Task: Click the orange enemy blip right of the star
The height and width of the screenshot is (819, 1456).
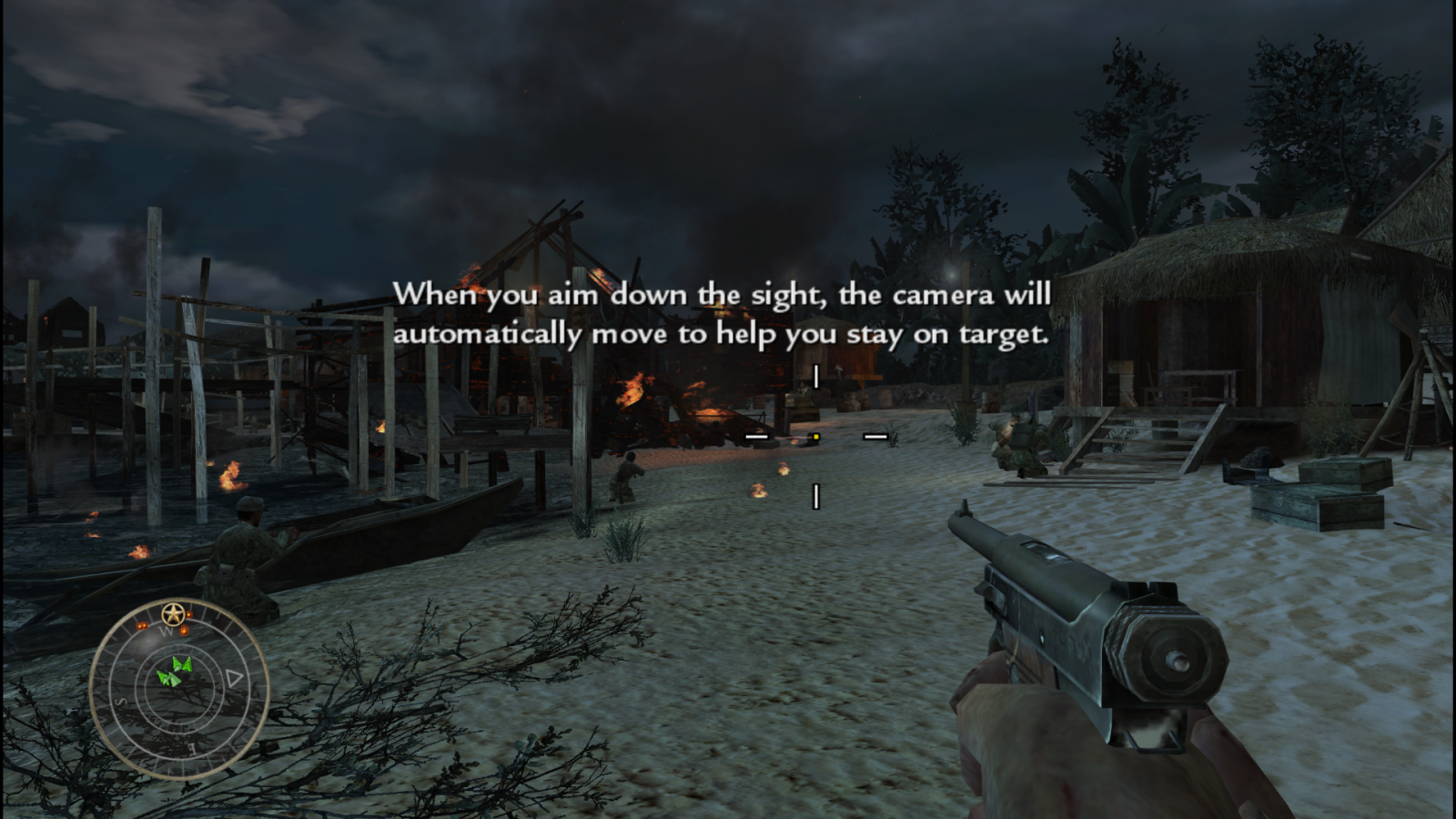Action: click(x=188, y=616)
